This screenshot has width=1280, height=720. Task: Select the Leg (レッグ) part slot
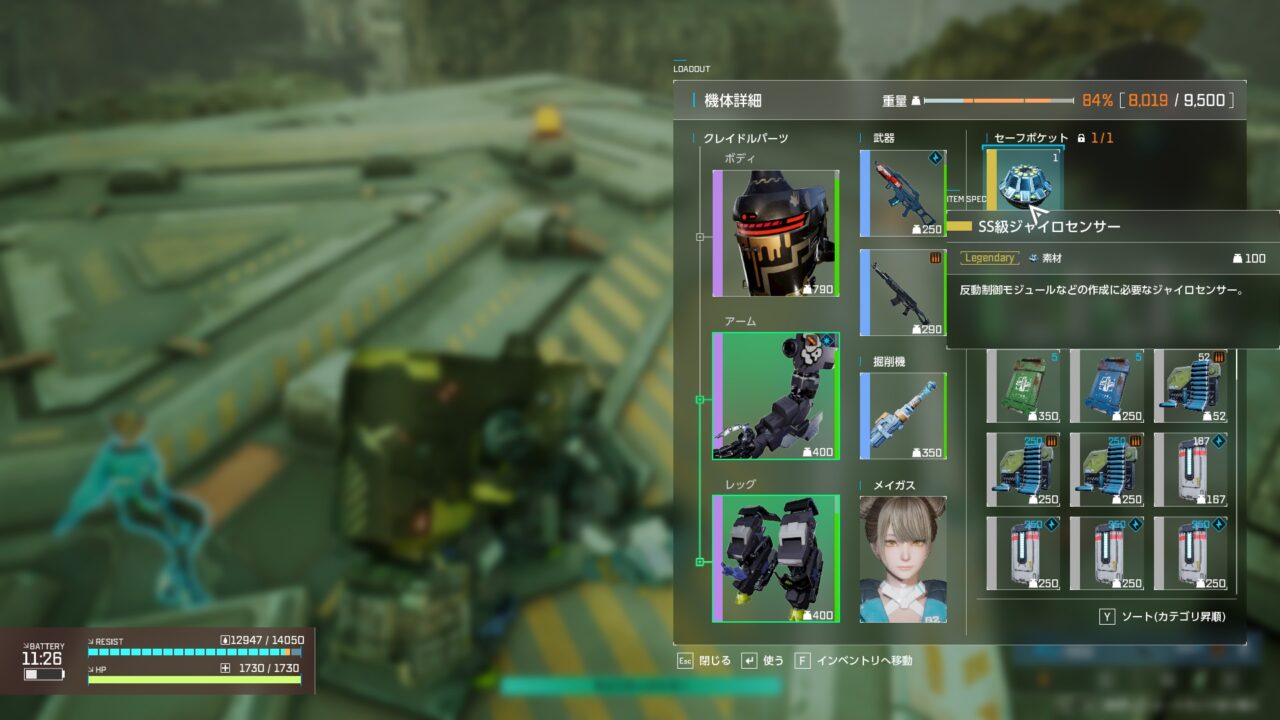[x=776, y=558]
